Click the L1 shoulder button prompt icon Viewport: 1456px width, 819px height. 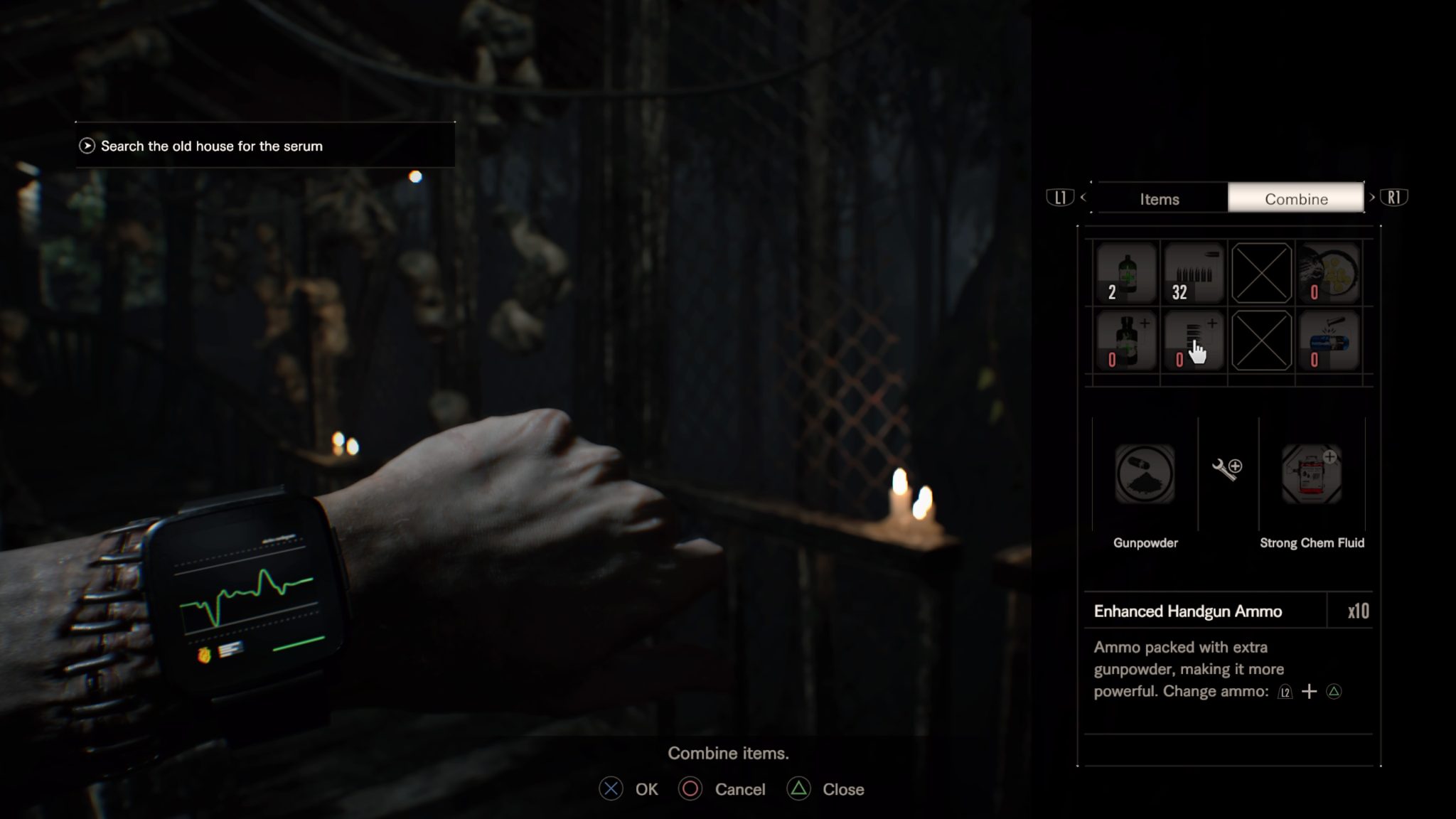(1059, 197)
